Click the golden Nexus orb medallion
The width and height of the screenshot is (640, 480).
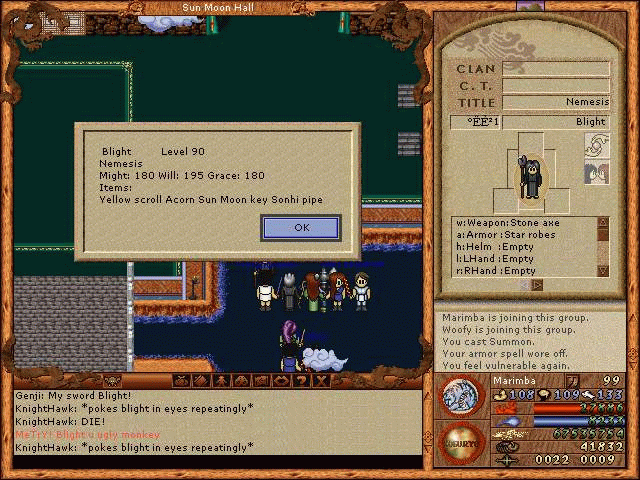pos(462,441)
